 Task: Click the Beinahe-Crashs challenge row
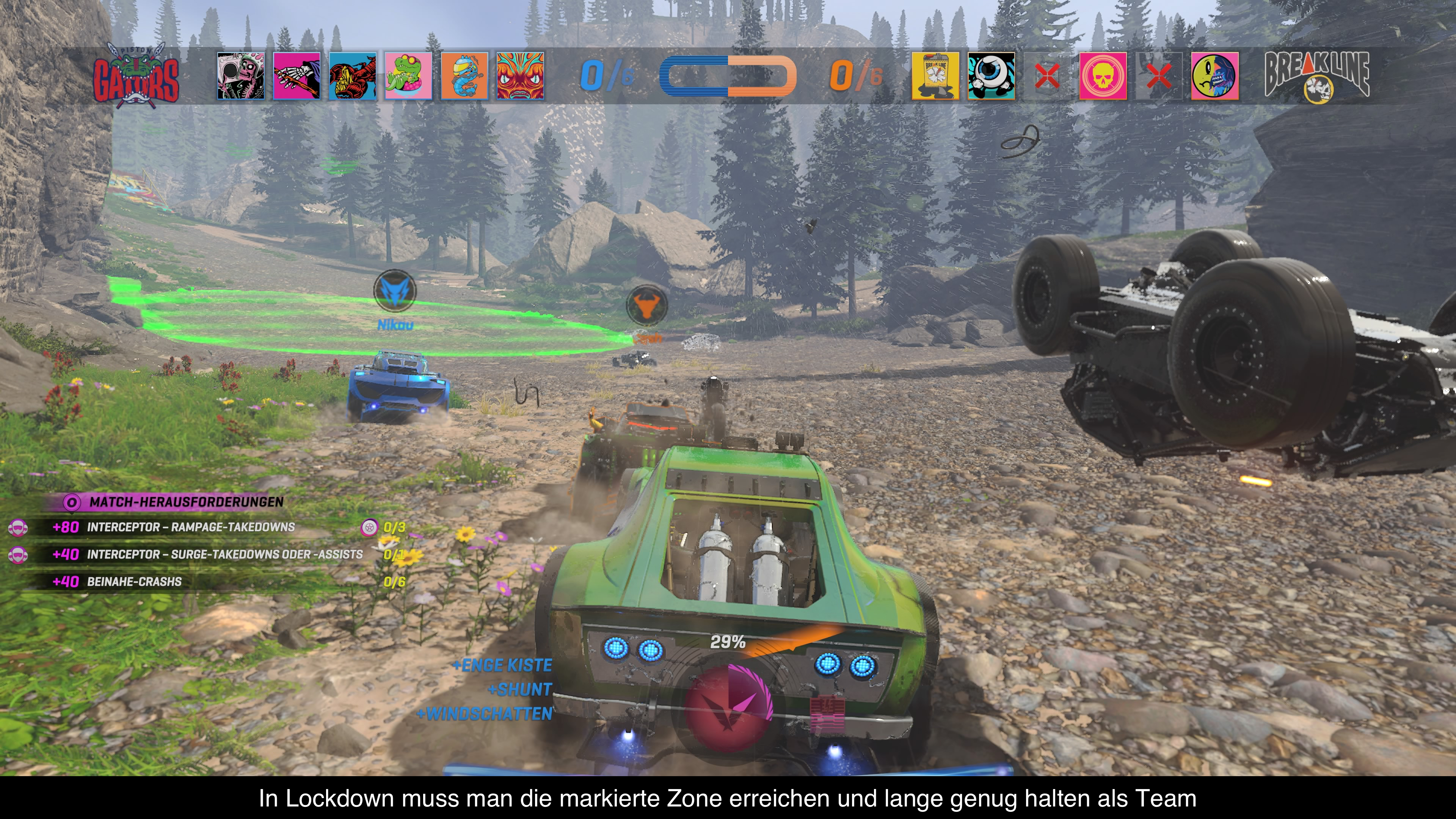[x=135, y=582]
